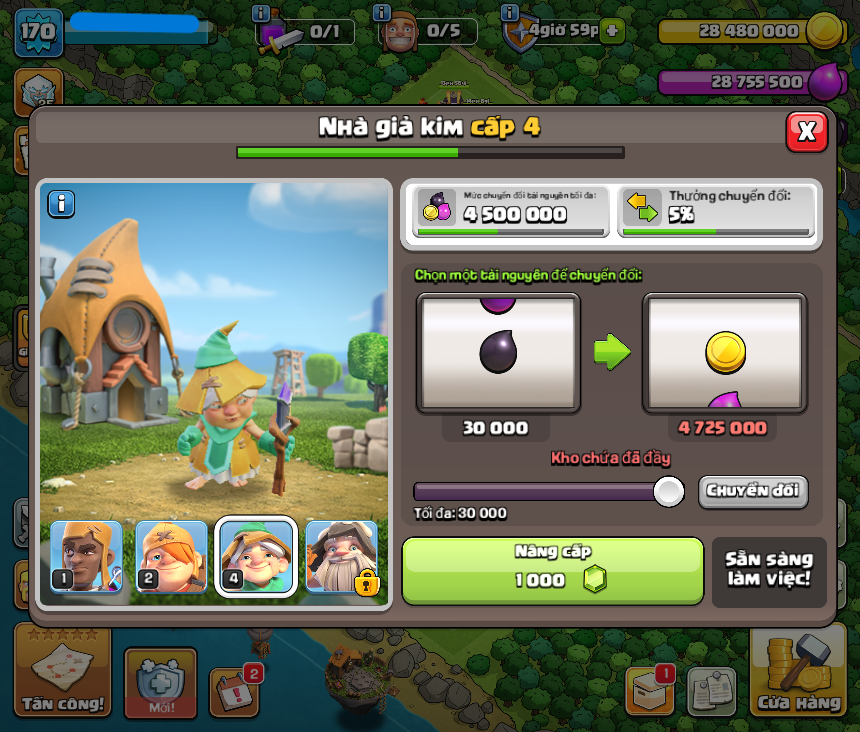This screenshot has width=860, height=732.
Task: Click the conversion amount slider handle
Action: (668, 491)
